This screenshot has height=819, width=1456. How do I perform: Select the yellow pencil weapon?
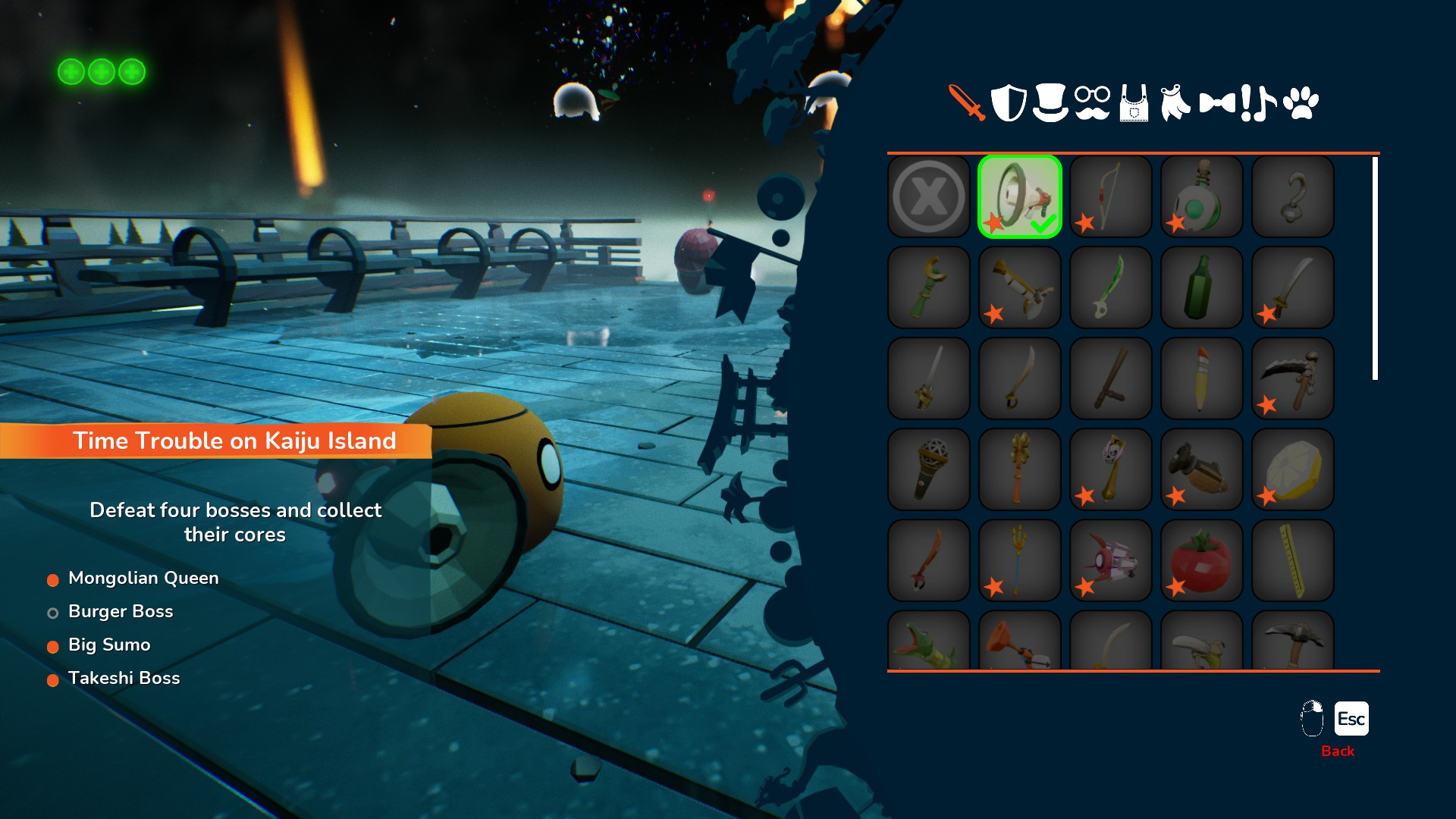coord(1202,378)
